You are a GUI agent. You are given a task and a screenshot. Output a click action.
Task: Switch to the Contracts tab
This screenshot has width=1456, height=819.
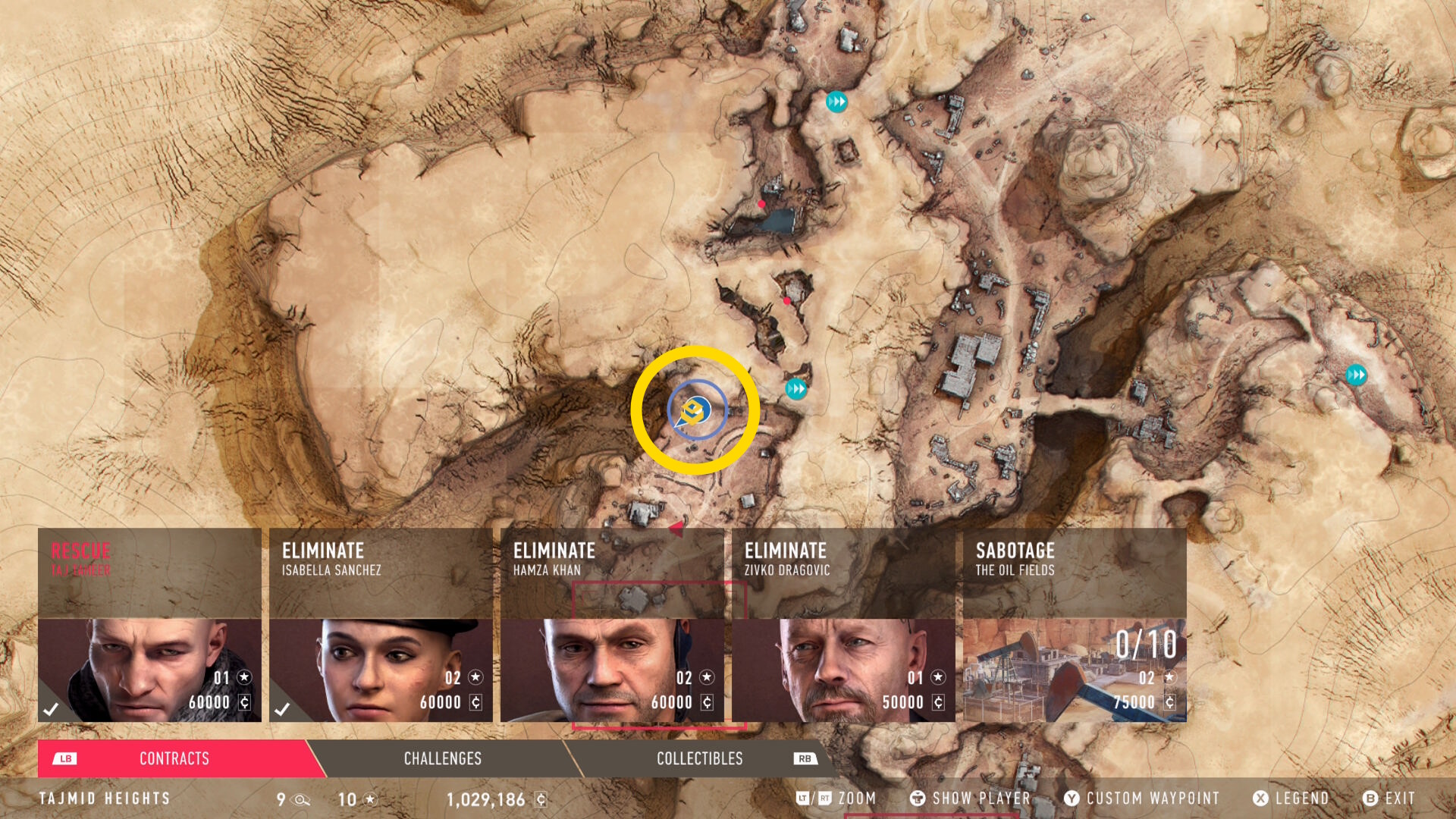pos(174,758)
